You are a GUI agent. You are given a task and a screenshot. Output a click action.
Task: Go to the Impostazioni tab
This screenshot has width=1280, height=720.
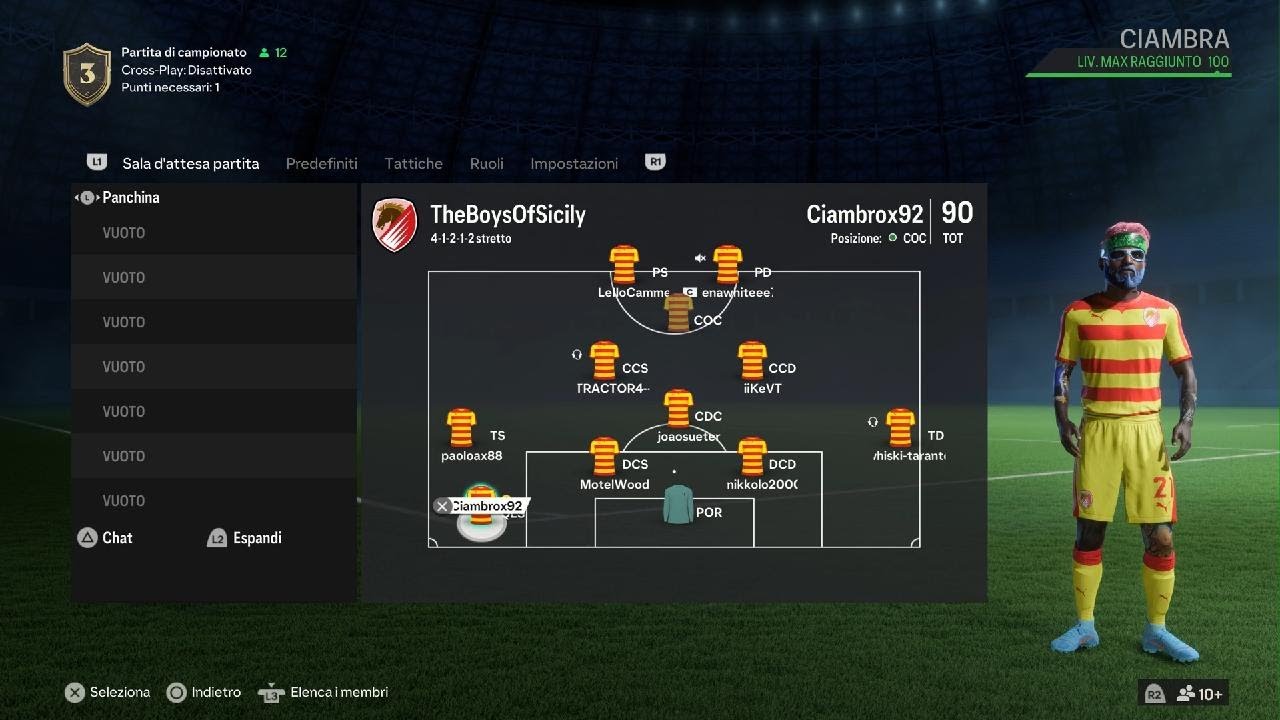point(574,163)
